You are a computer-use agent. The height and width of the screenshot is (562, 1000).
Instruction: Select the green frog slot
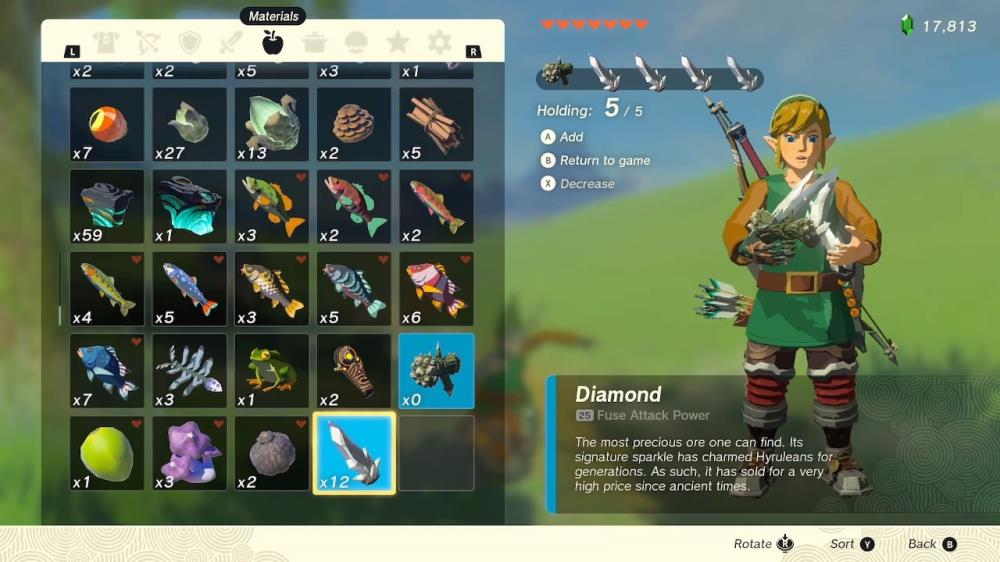tap(272, 371)
